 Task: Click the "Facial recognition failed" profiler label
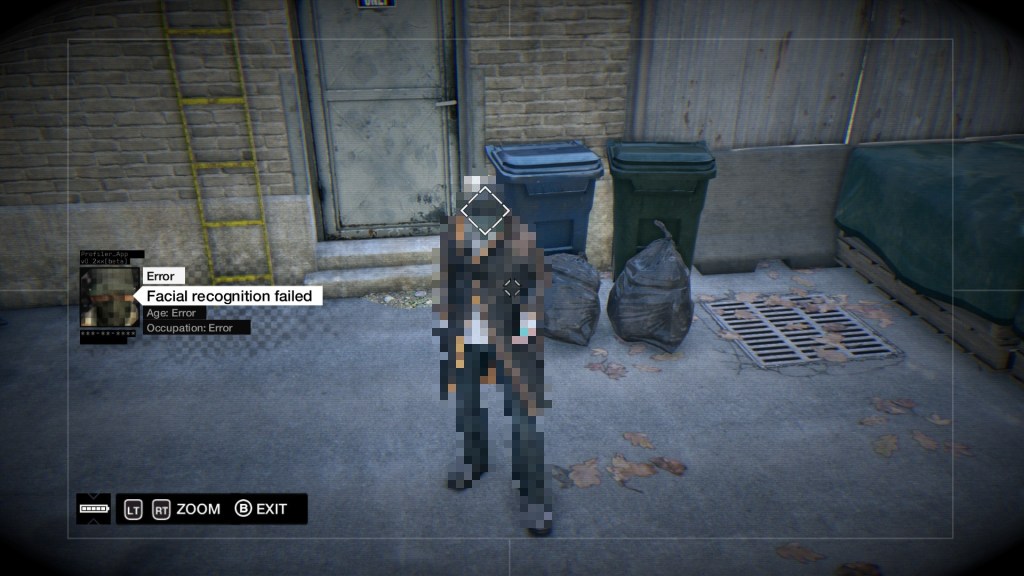tap(229, 296)
